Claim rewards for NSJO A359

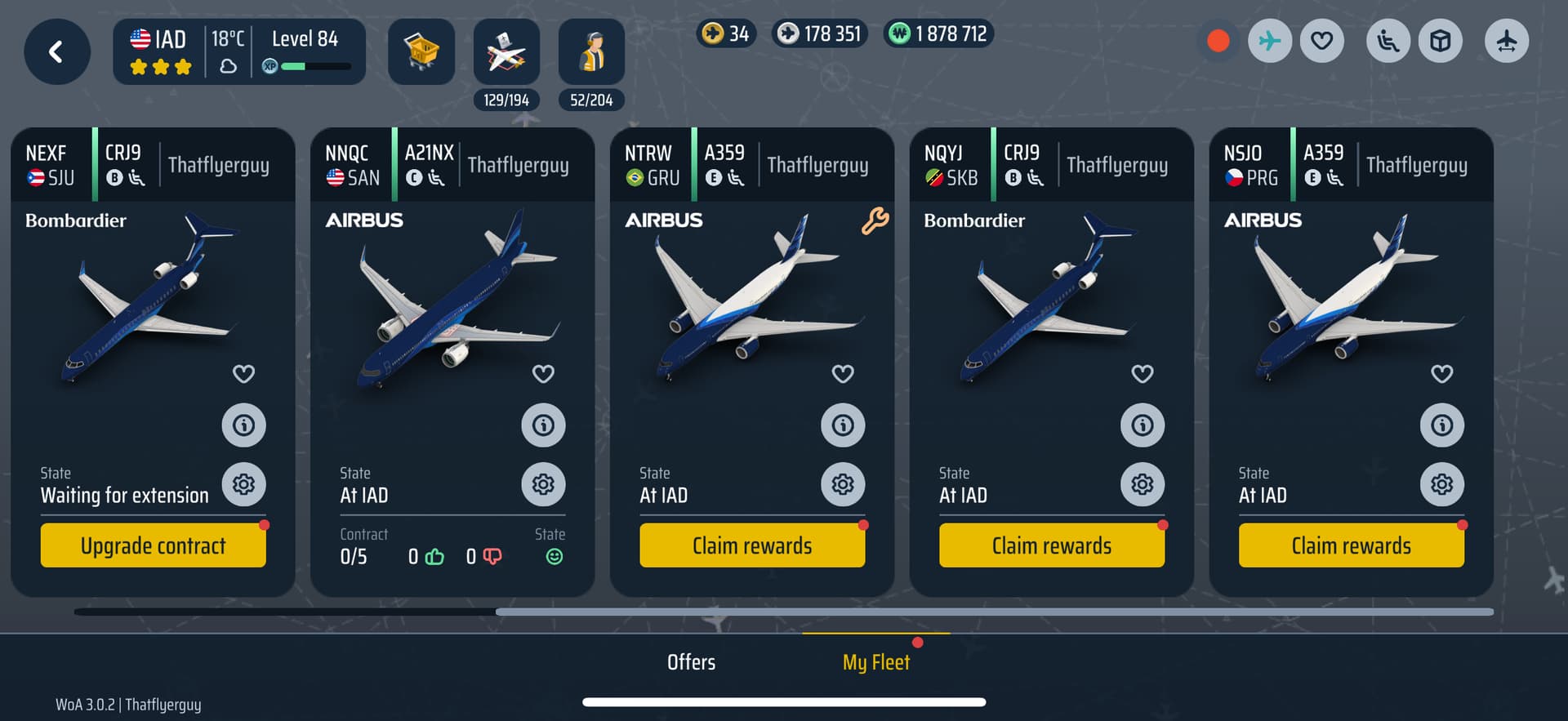(x=1352, y=545)
